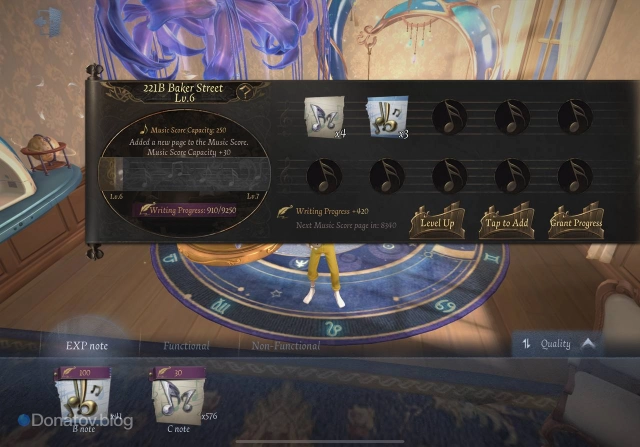Switch to the Functional tab
Image resolution: width=640 pixels, height=447 pixels.
[186, 346]
